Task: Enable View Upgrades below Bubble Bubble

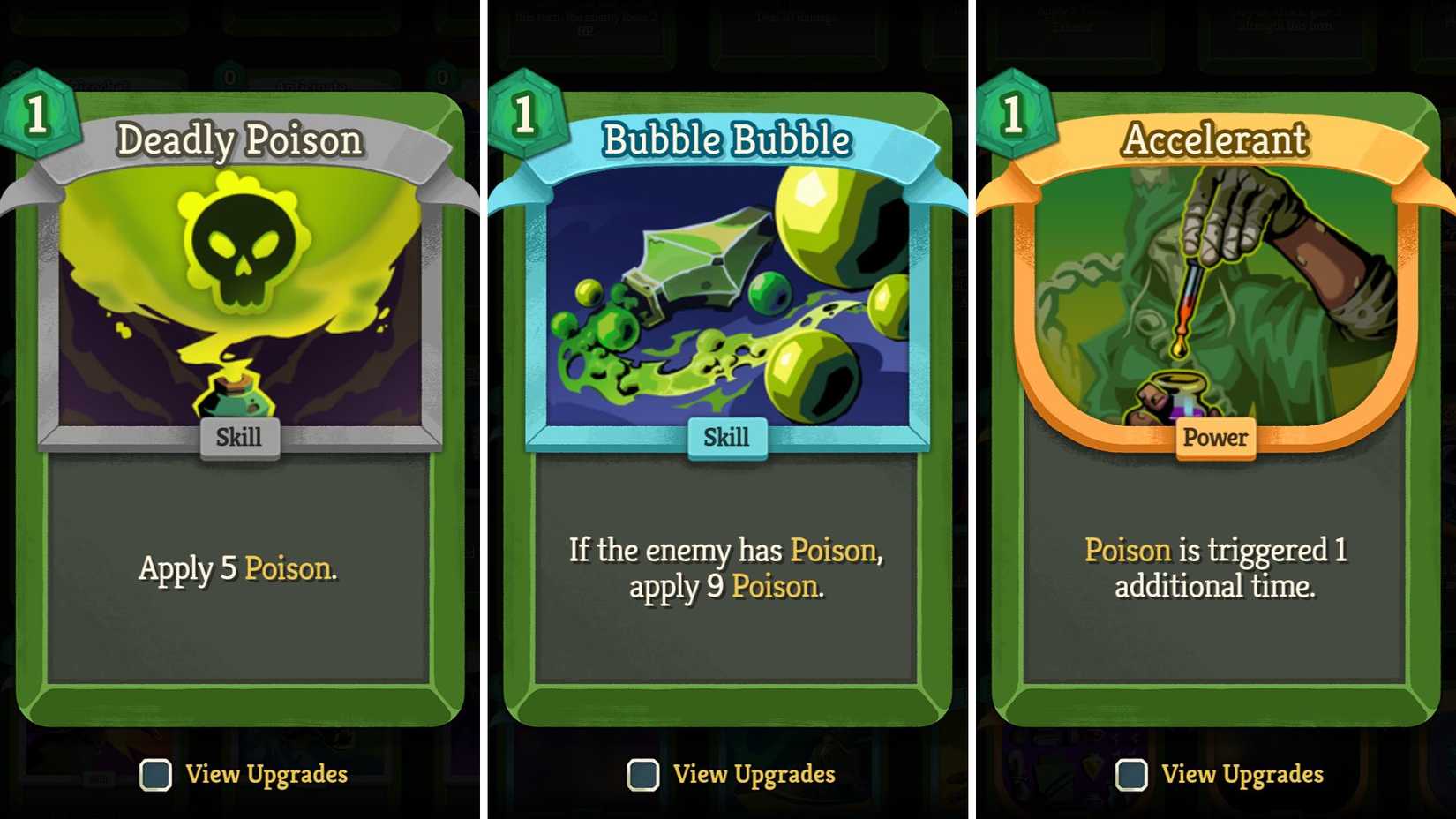Action: pyautogui.click(x=642, y=775)
